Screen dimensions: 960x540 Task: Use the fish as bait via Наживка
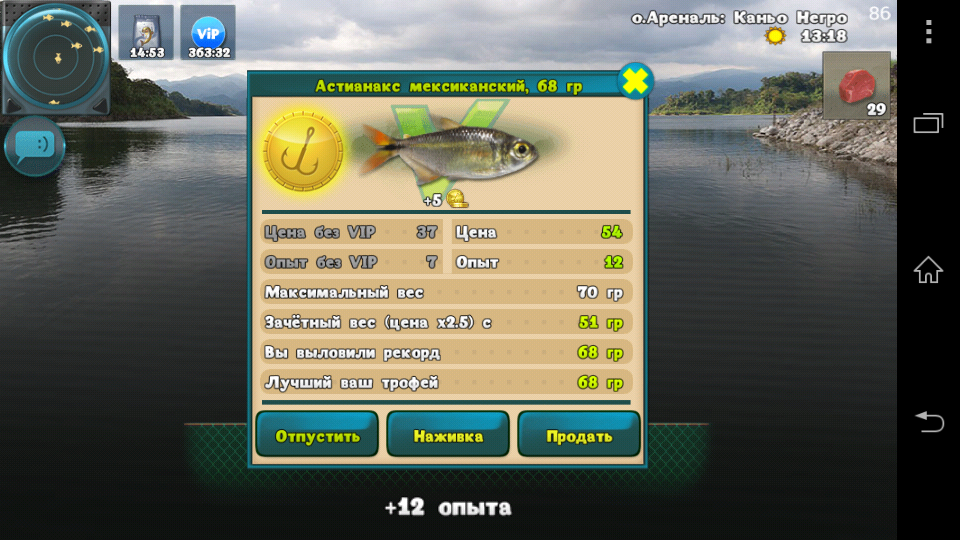click(448, 435)
